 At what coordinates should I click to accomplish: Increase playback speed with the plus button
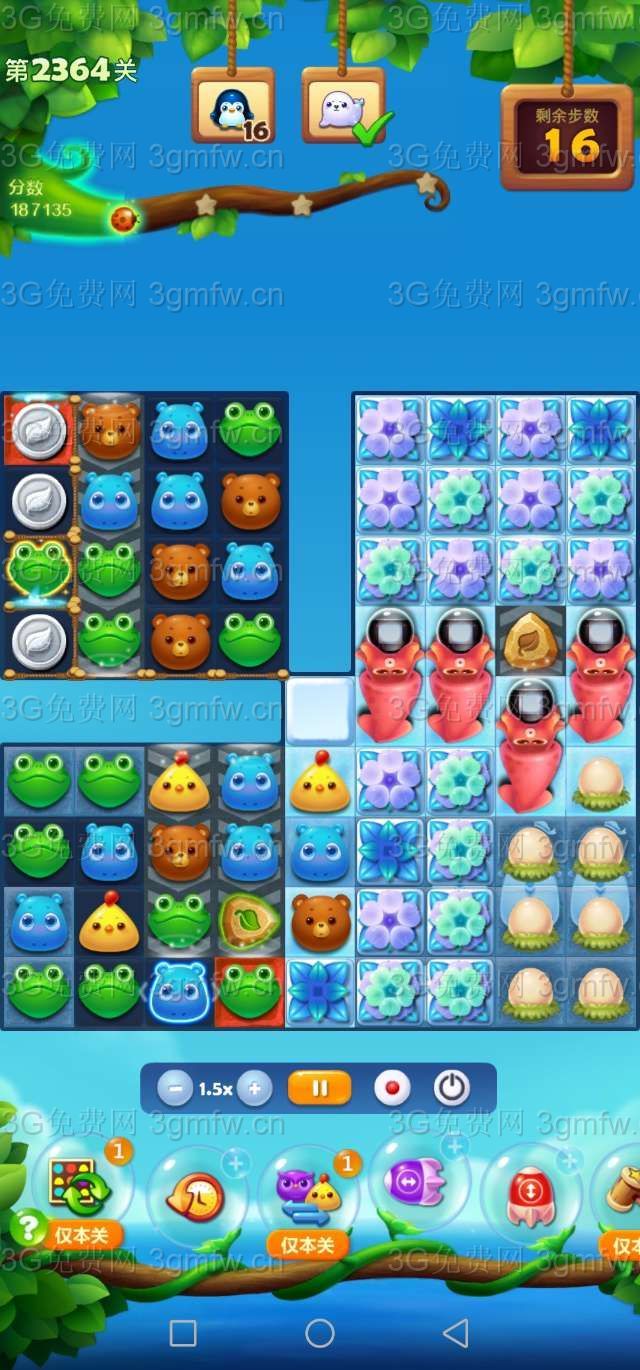coord(254,1088)
